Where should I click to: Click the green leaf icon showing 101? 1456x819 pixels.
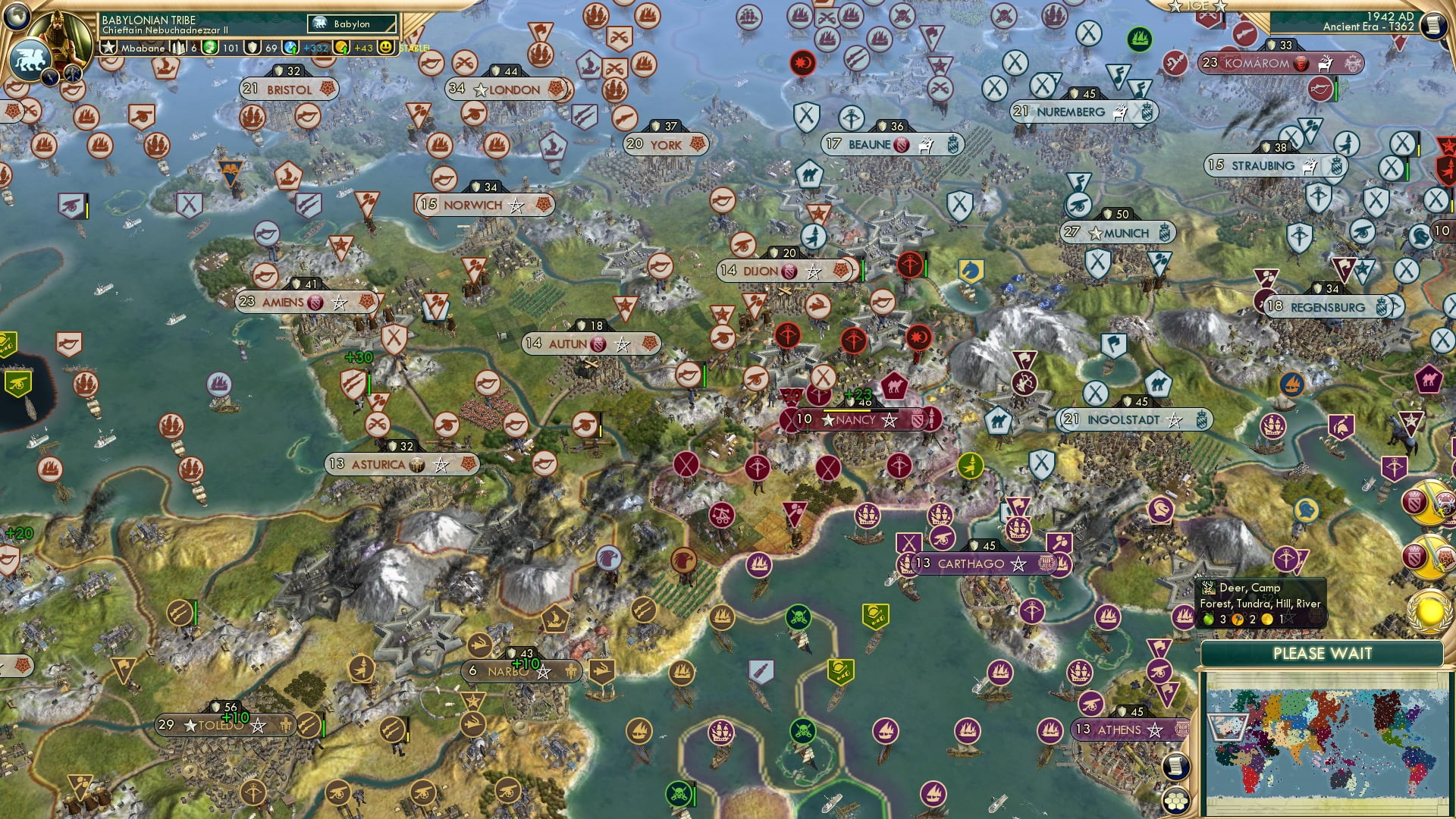211,47
